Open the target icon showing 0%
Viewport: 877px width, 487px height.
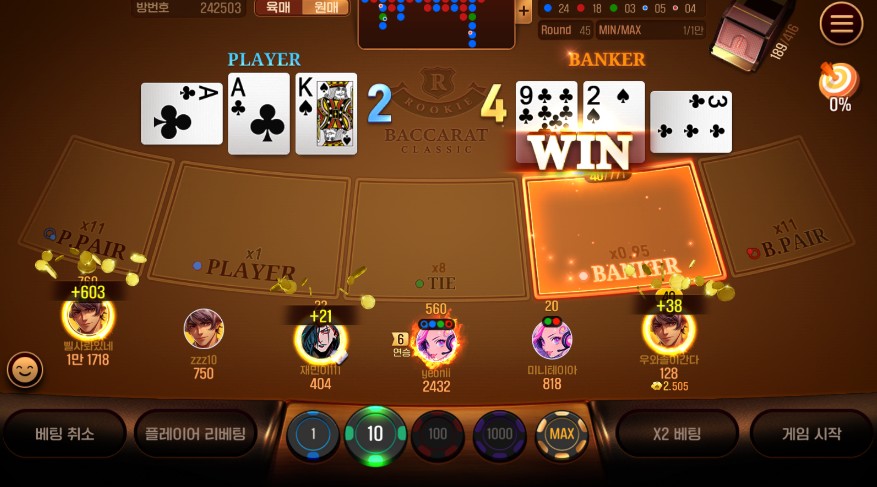point(839,82)
